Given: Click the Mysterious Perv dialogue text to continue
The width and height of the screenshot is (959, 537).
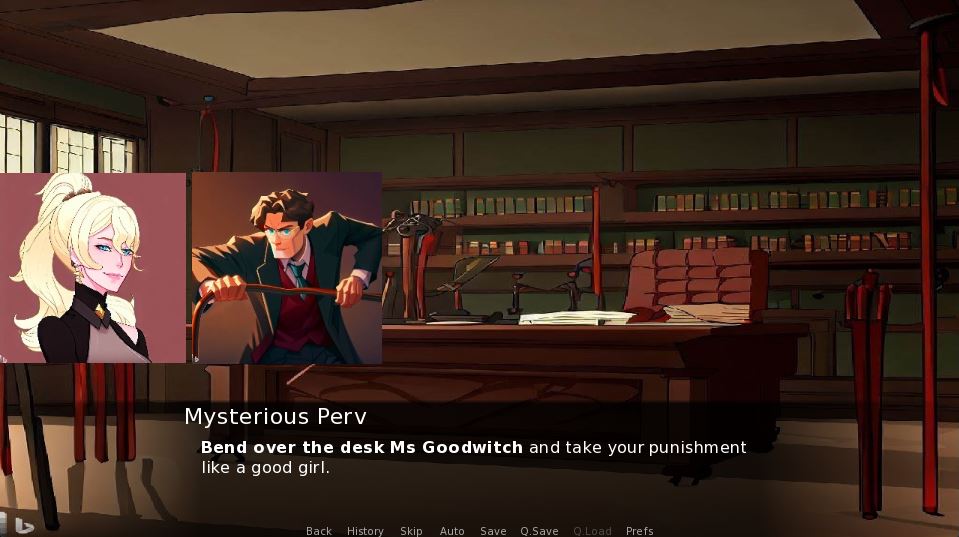Looking at the screenshot, I should tap(473, 457).
